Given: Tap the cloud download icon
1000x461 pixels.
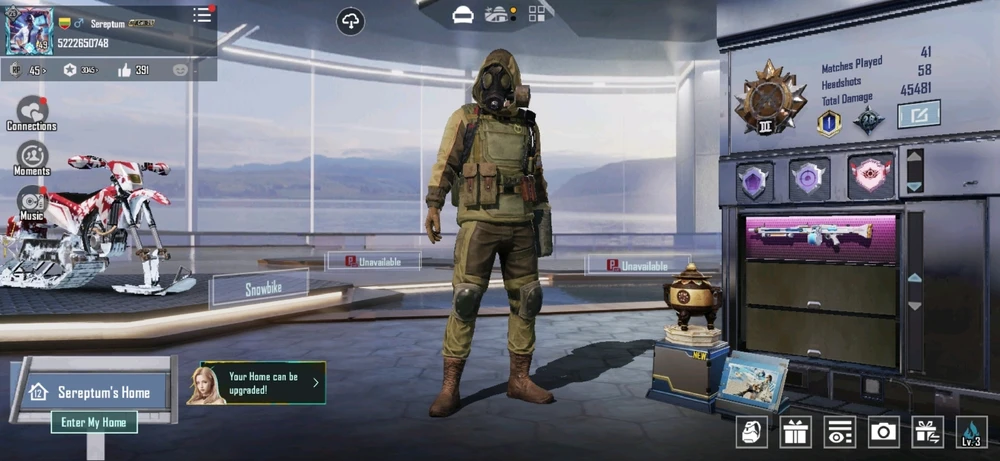Looking at the screenshot, I should (350, 21).
